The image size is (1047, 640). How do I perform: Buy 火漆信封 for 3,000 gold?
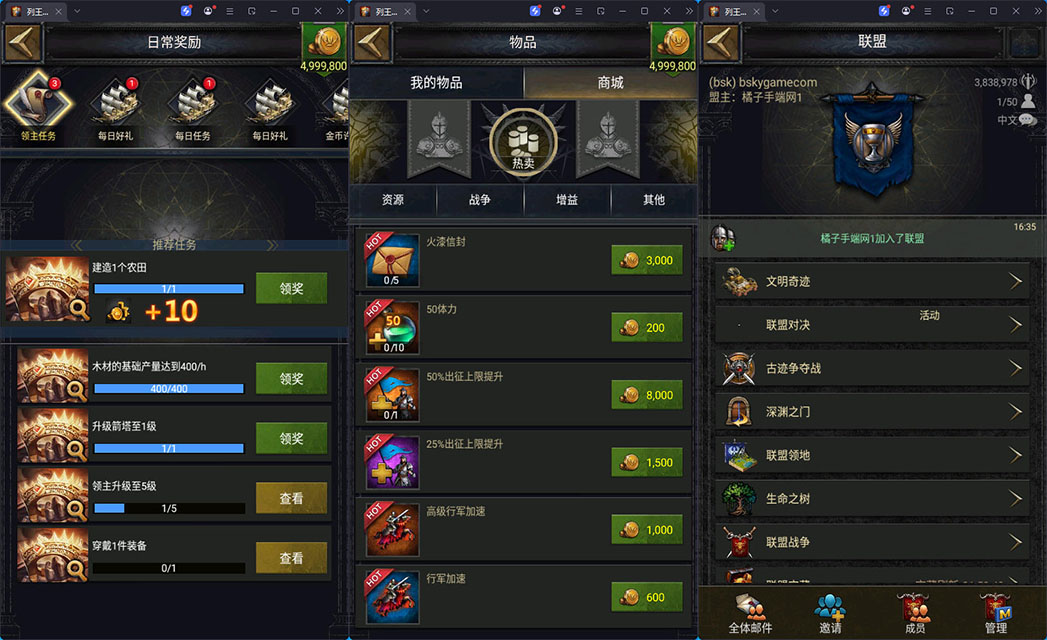point(647,260)
